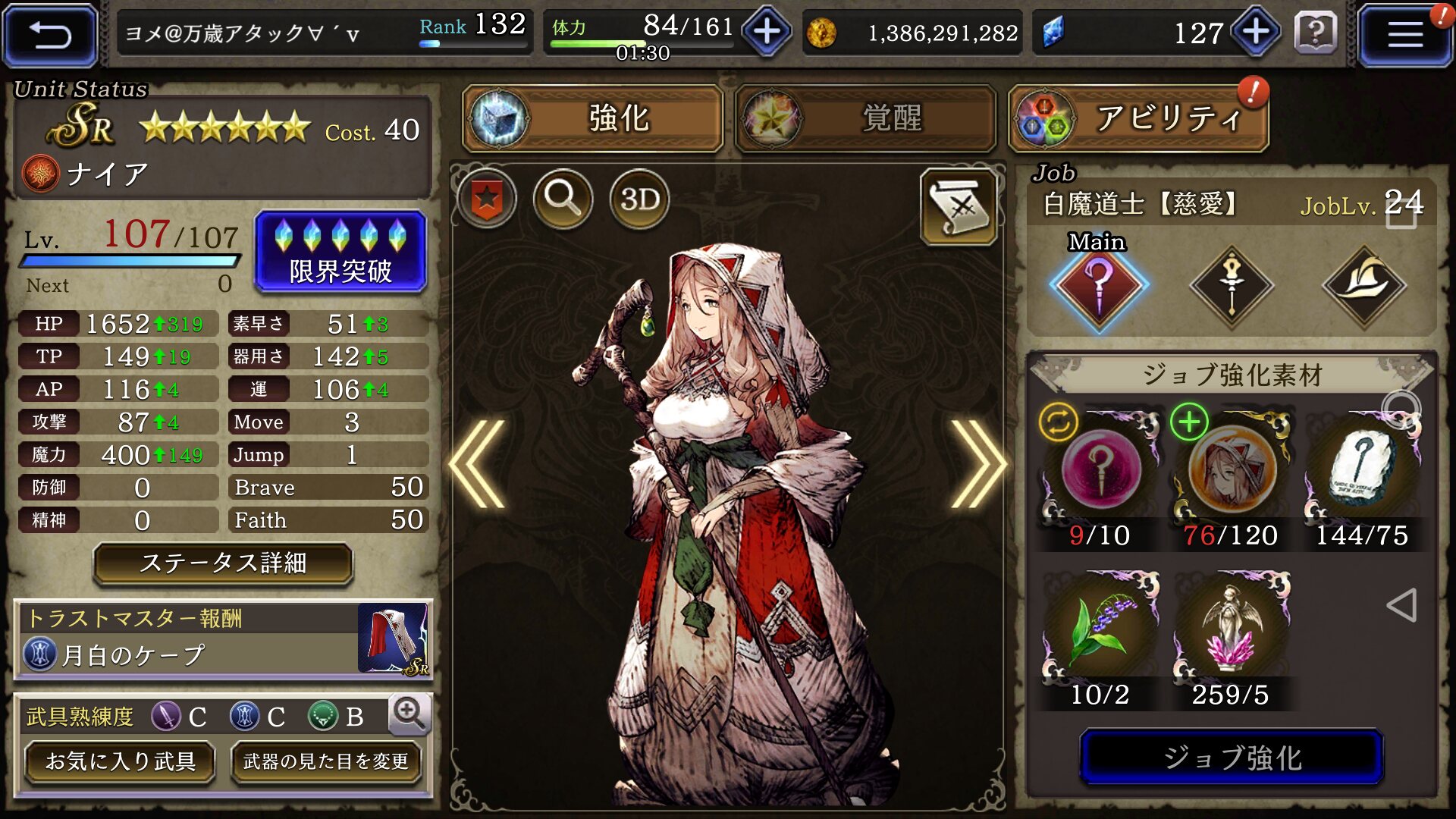Image resolution: width=1456 pixels, height=819 pixels.
Task: Zoom the character art with the magnifier icon
Action: [x=563, y=199]
